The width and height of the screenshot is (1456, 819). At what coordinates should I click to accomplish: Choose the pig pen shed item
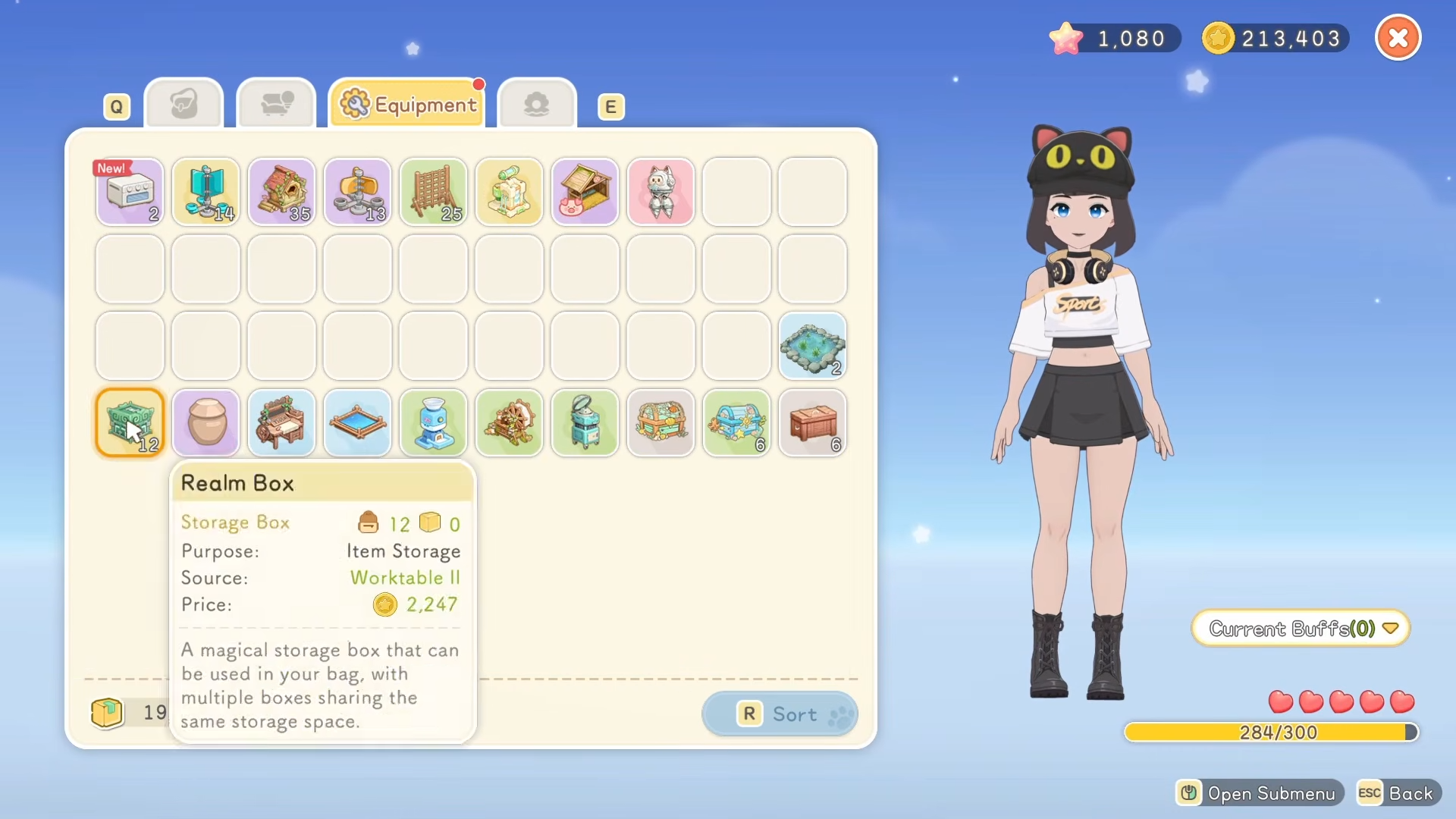pos(585,192)
